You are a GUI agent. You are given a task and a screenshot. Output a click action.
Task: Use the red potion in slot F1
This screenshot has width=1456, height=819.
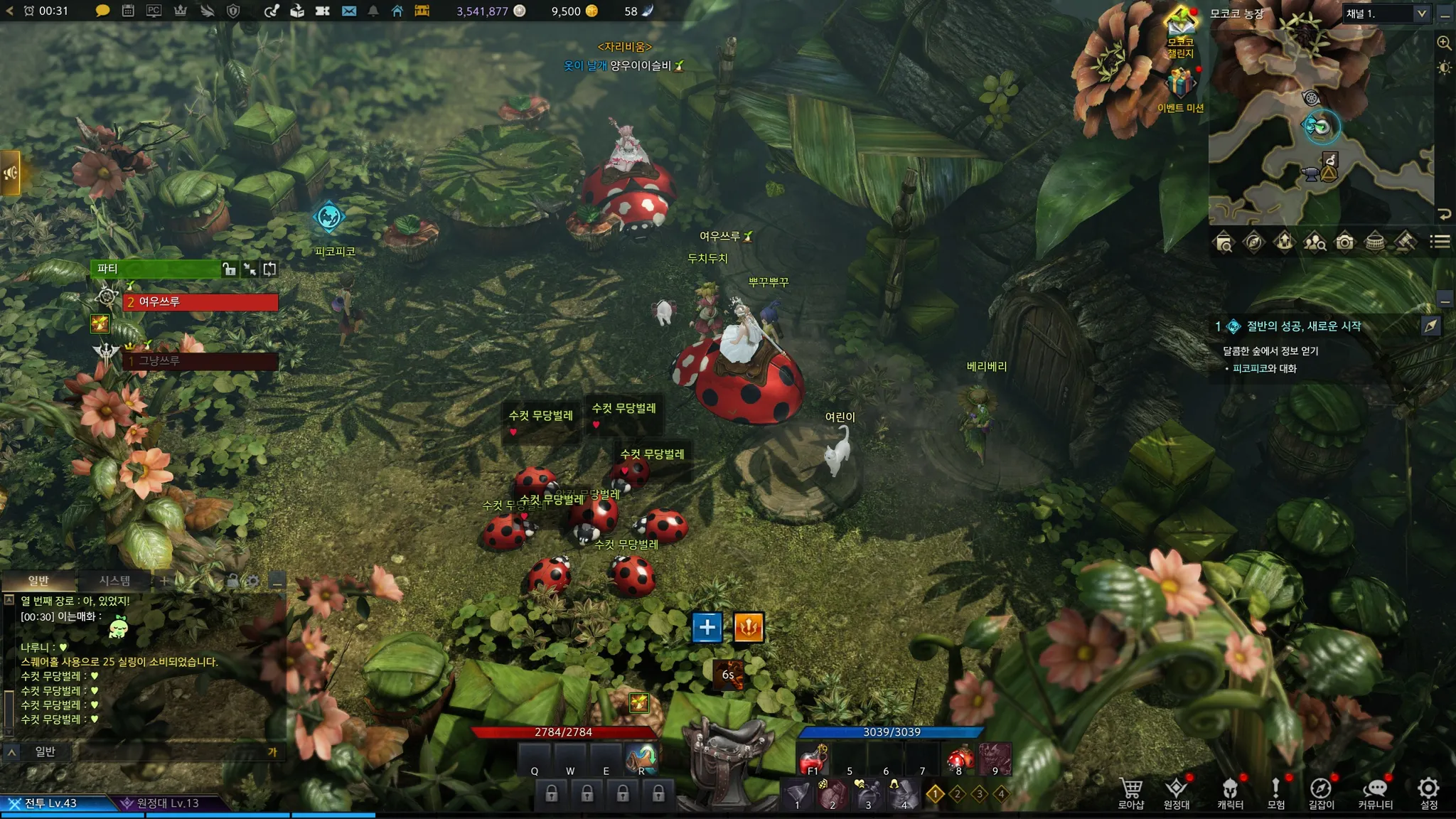coord(813,761)
